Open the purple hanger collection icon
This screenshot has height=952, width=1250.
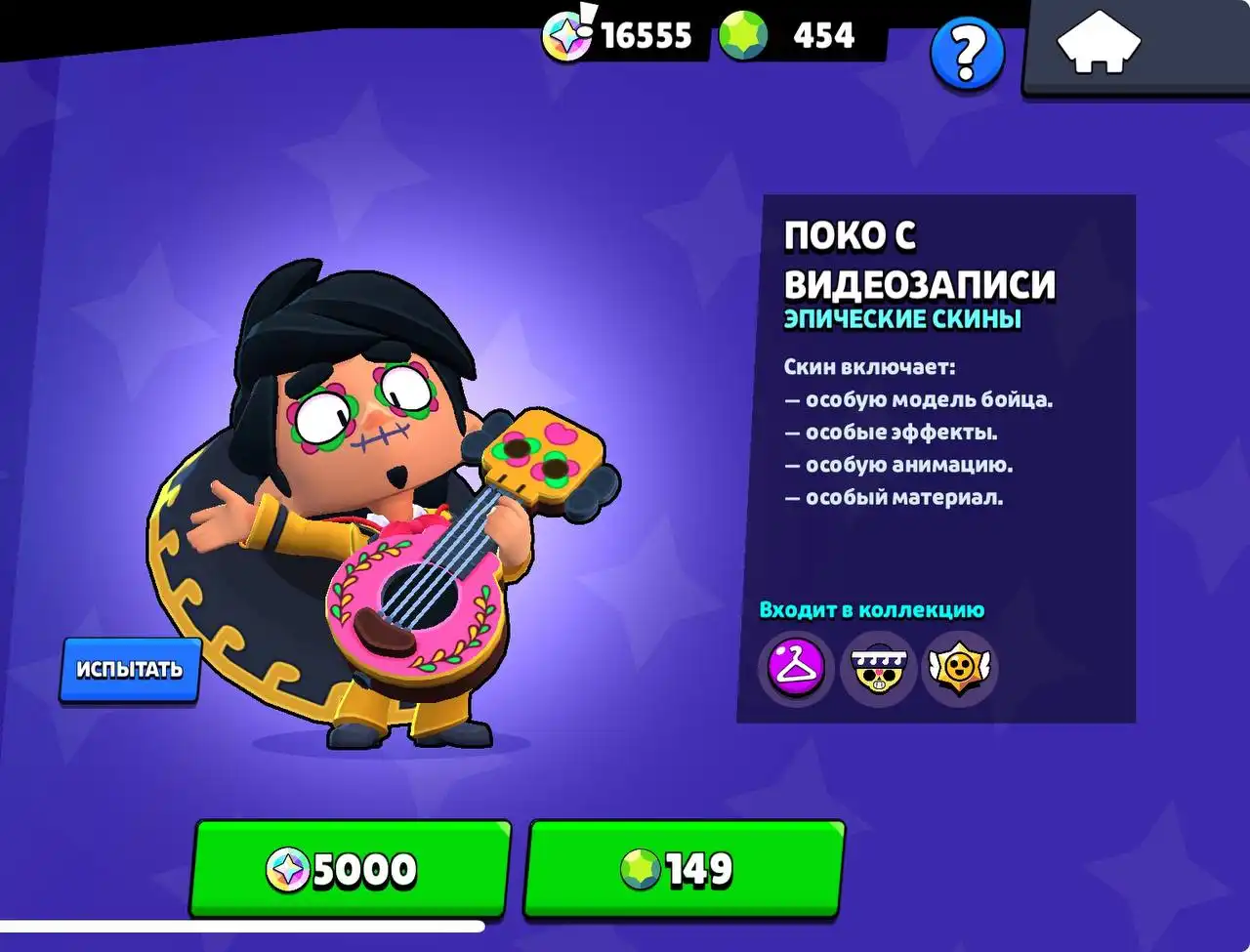pos(796,668)
